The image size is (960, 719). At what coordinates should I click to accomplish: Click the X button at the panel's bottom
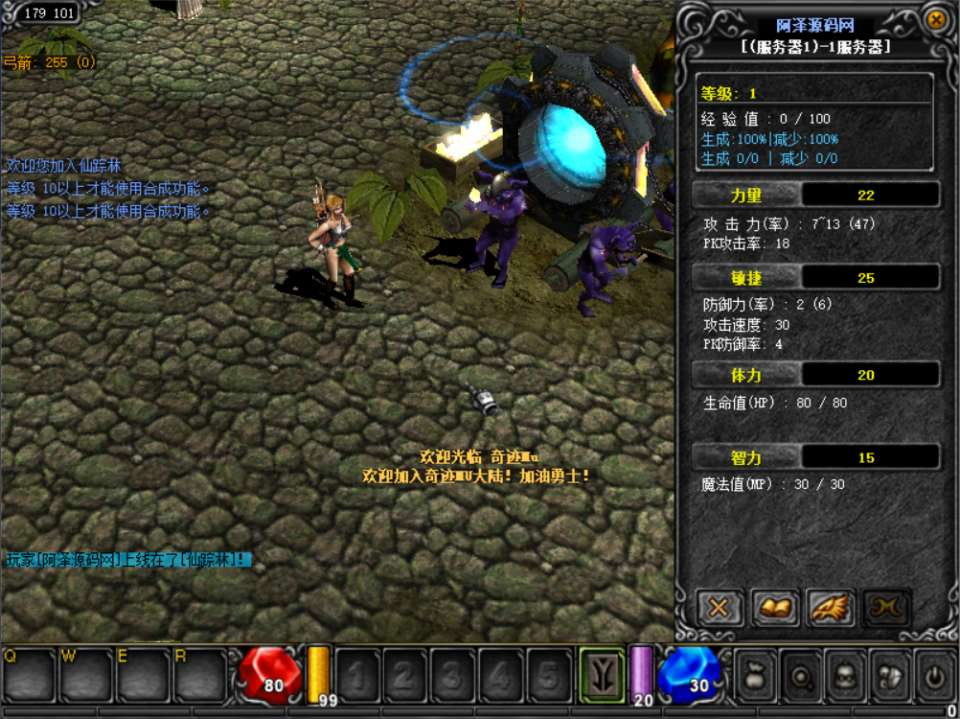[x=719, y=607]
